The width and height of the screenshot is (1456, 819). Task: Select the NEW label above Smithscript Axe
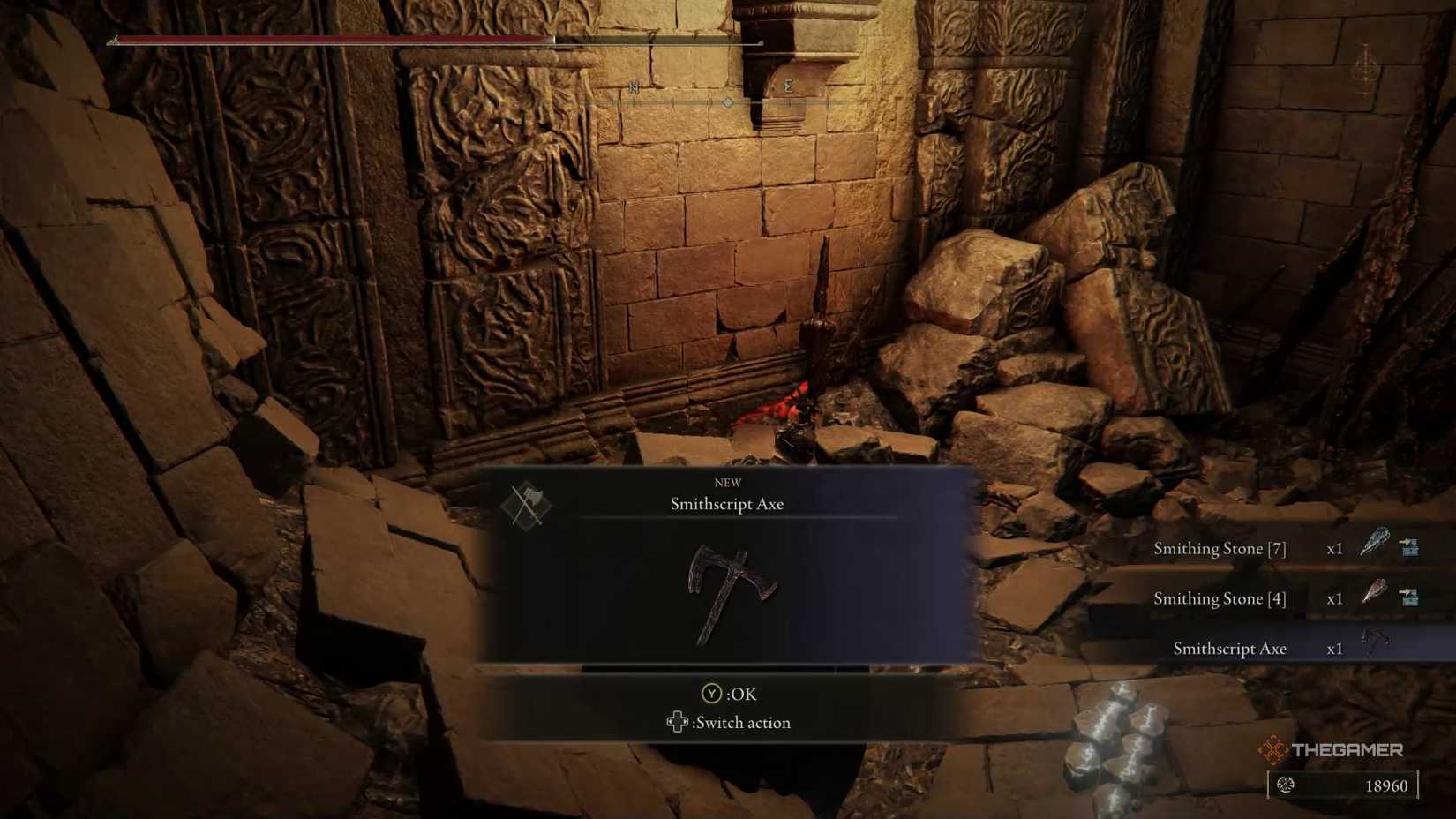(x=725, y=482)
